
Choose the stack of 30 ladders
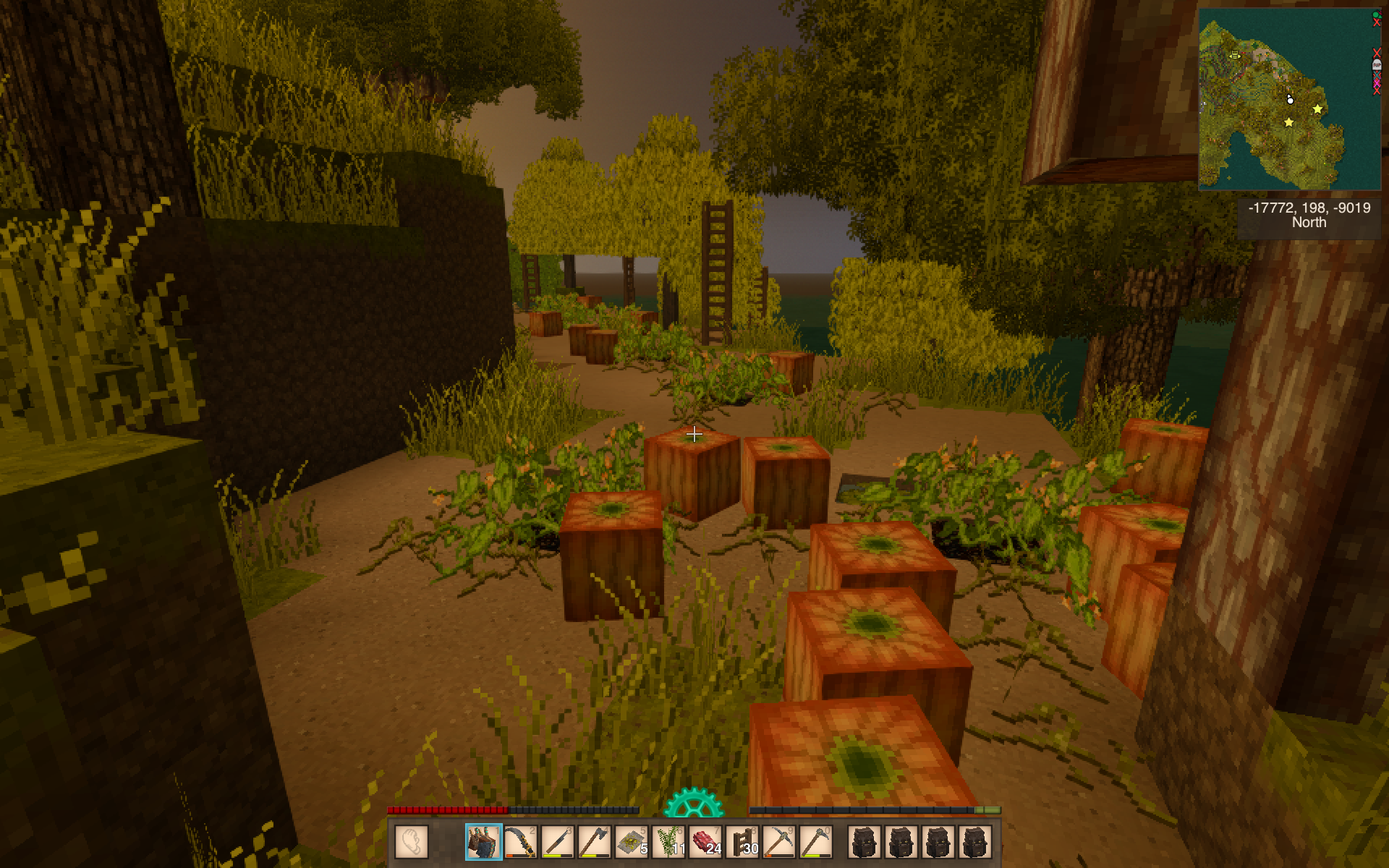coord(743,842)
